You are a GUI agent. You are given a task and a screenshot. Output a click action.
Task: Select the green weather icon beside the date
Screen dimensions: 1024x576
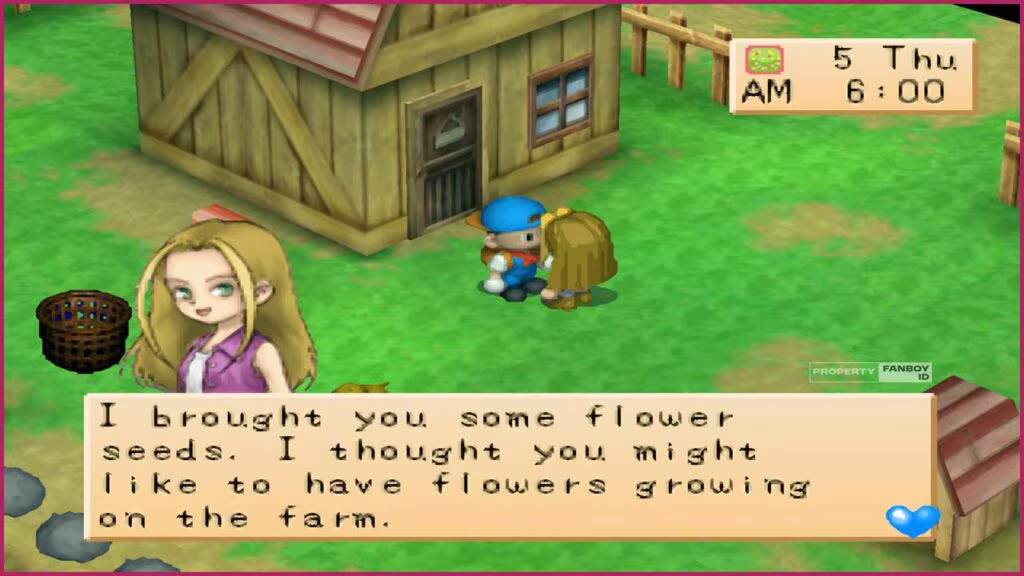pos(765,60)
